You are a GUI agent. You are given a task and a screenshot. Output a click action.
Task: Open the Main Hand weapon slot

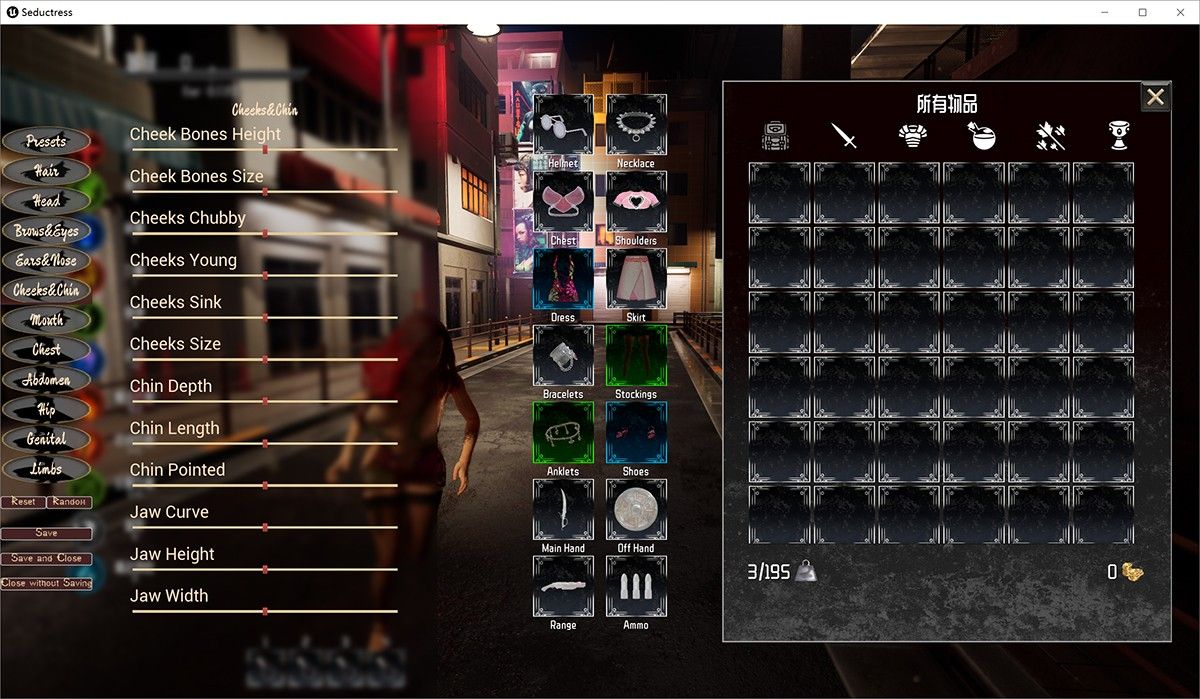563,510
